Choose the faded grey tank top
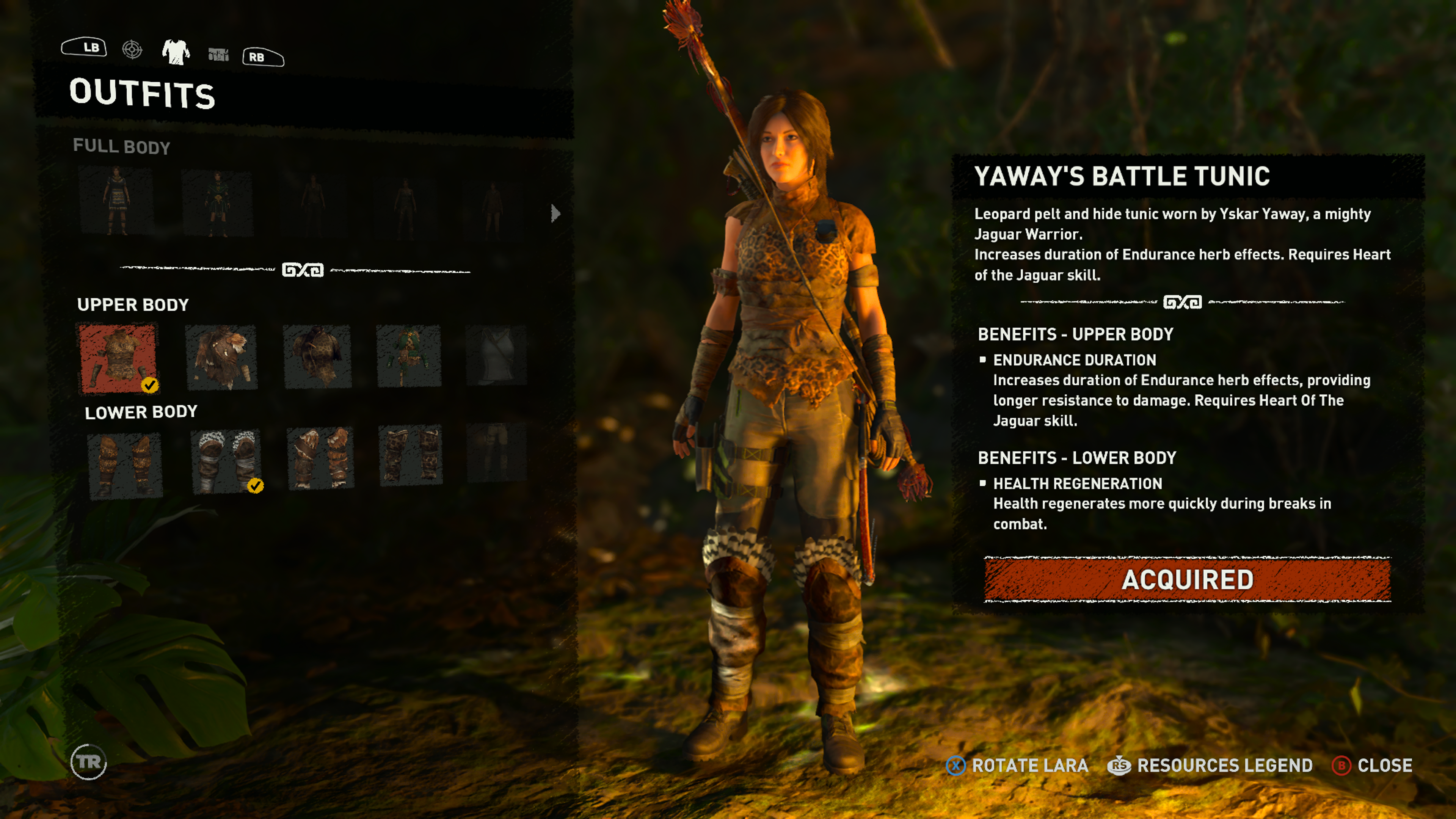Image resolution: width=1456 pixels, height=819 pixels. point(496,356)
